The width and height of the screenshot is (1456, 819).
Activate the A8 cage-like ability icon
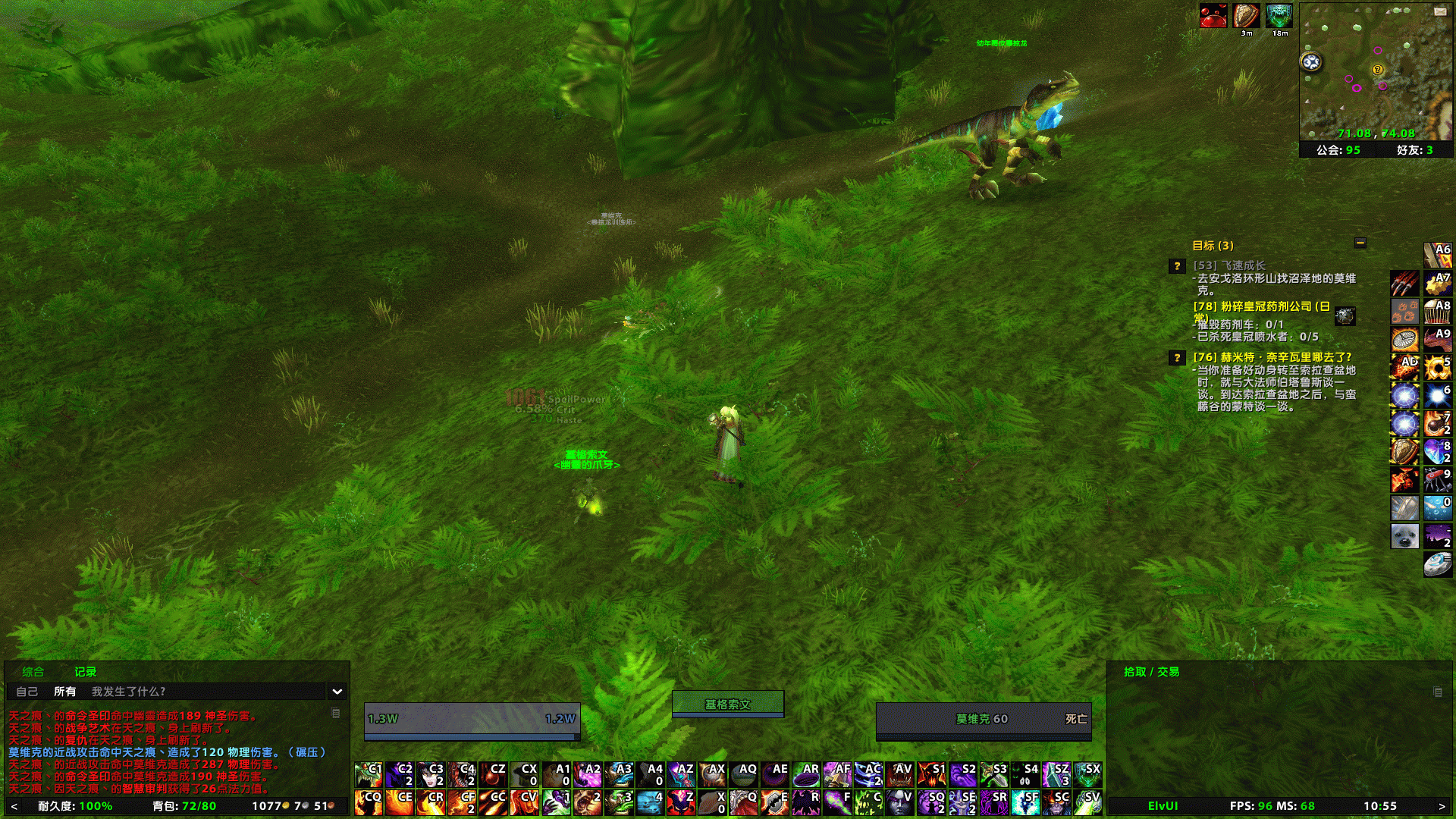coord(1438,310)
